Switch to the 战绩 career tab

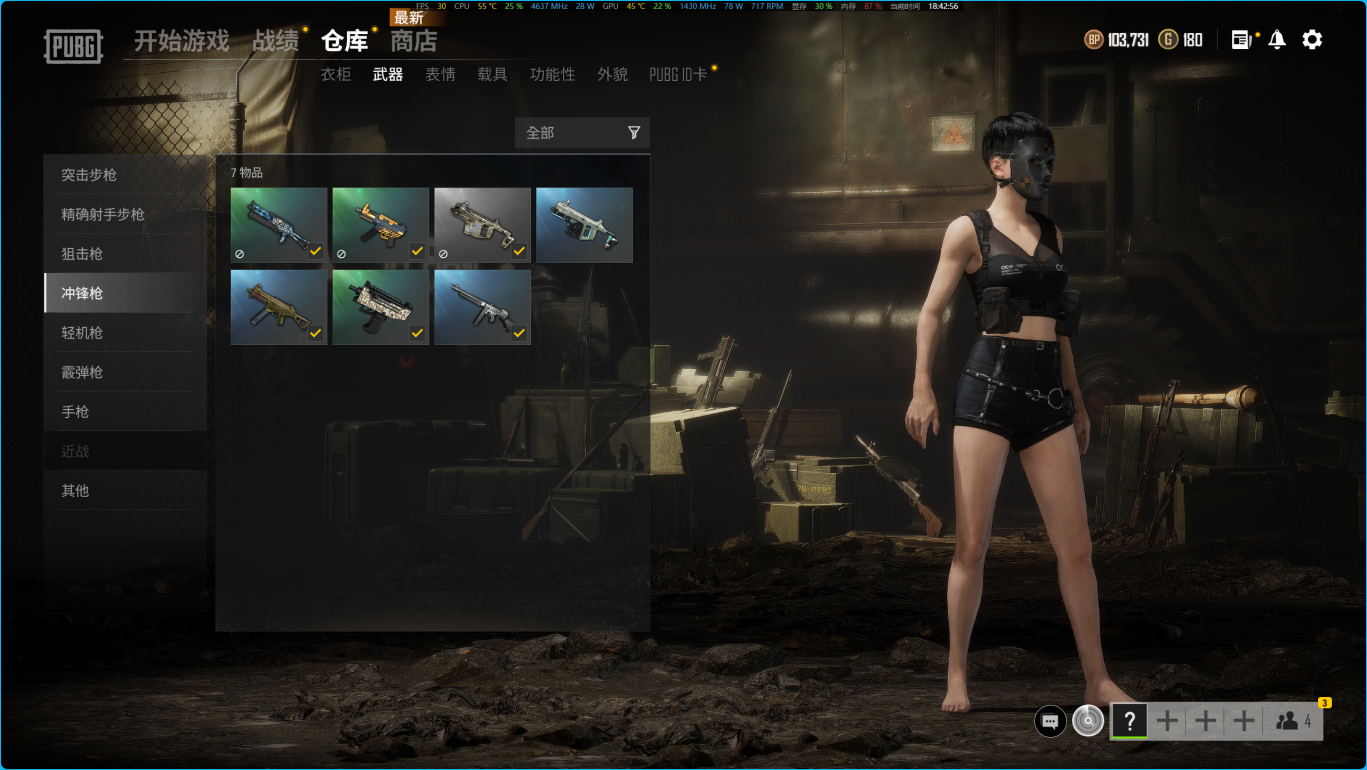coord(275,41)
